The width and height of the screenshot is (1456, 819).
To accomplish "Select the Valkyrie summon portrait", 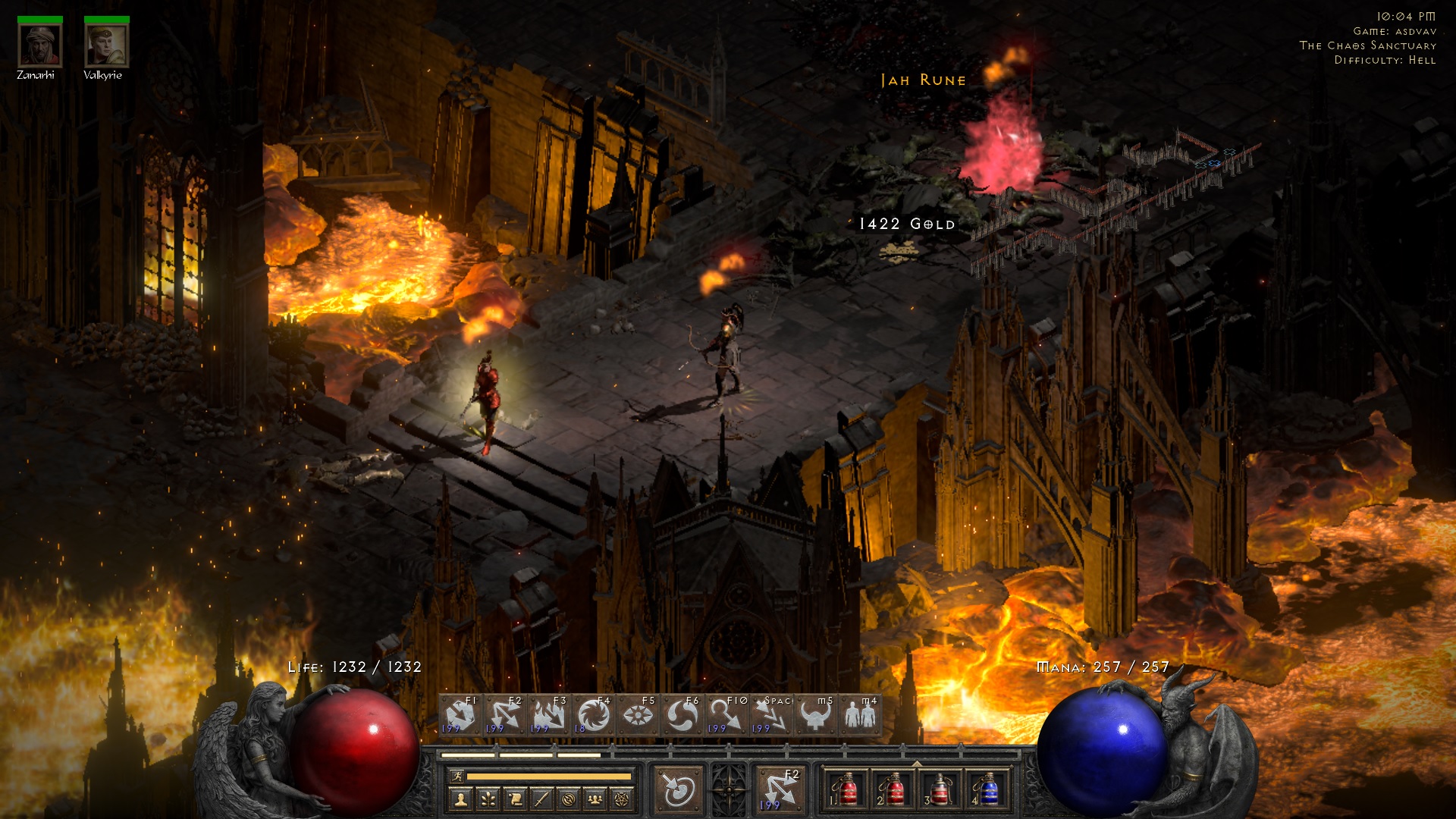I will pyautogui.click(x=106, y=45).
